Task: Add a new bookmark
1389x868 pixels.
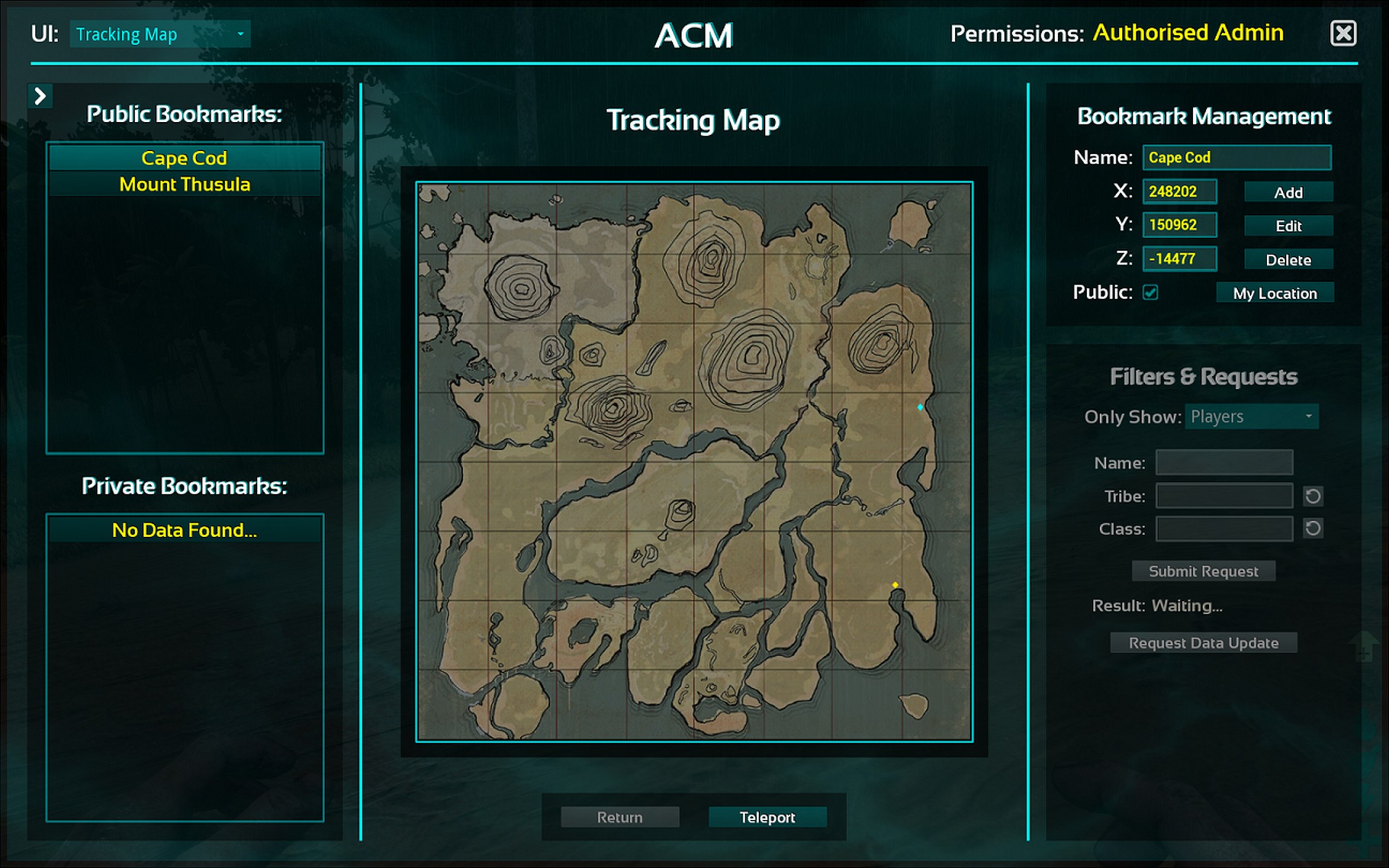Action: click(x=1288, y=193)
